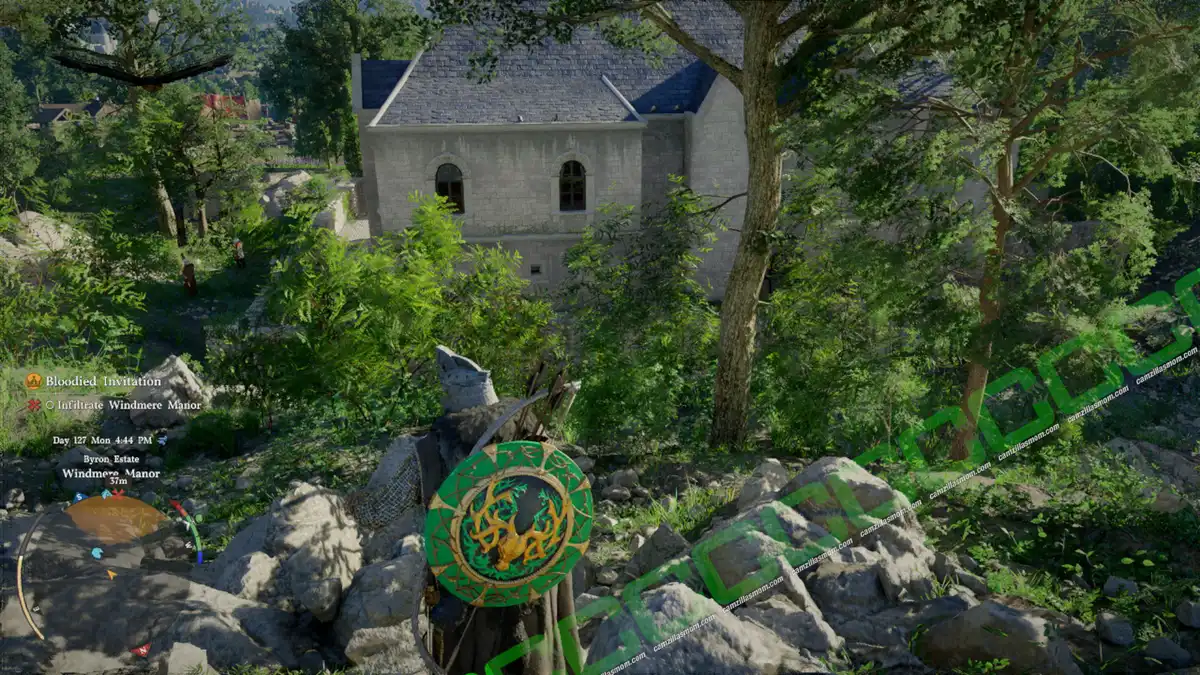The image size is (1200, 675).
Task: Select the orange player arrow on minimap
Action: [x=112, y=572]
